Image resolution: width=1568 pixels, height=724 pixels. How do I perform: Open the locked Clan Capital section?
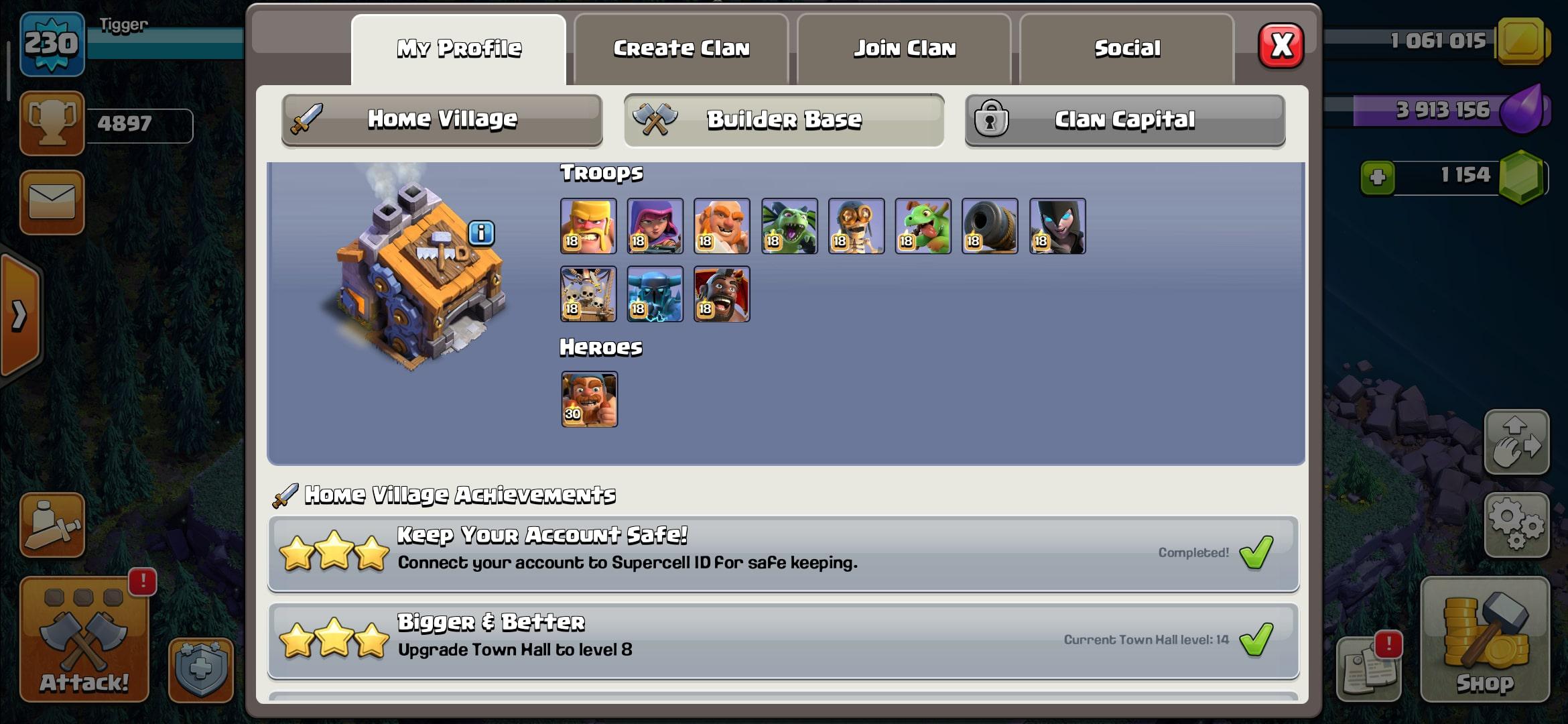point(1124,120)
